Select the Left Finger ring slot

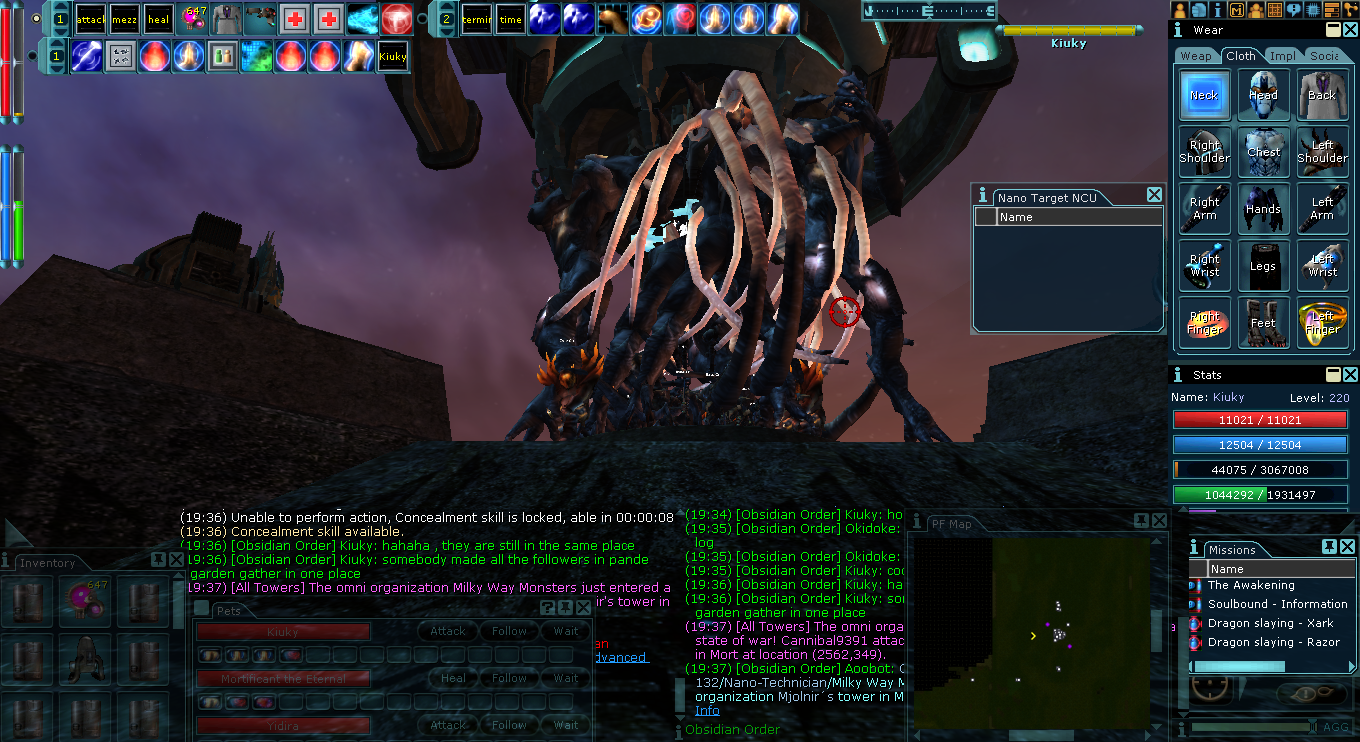(x=1322, y=323)
